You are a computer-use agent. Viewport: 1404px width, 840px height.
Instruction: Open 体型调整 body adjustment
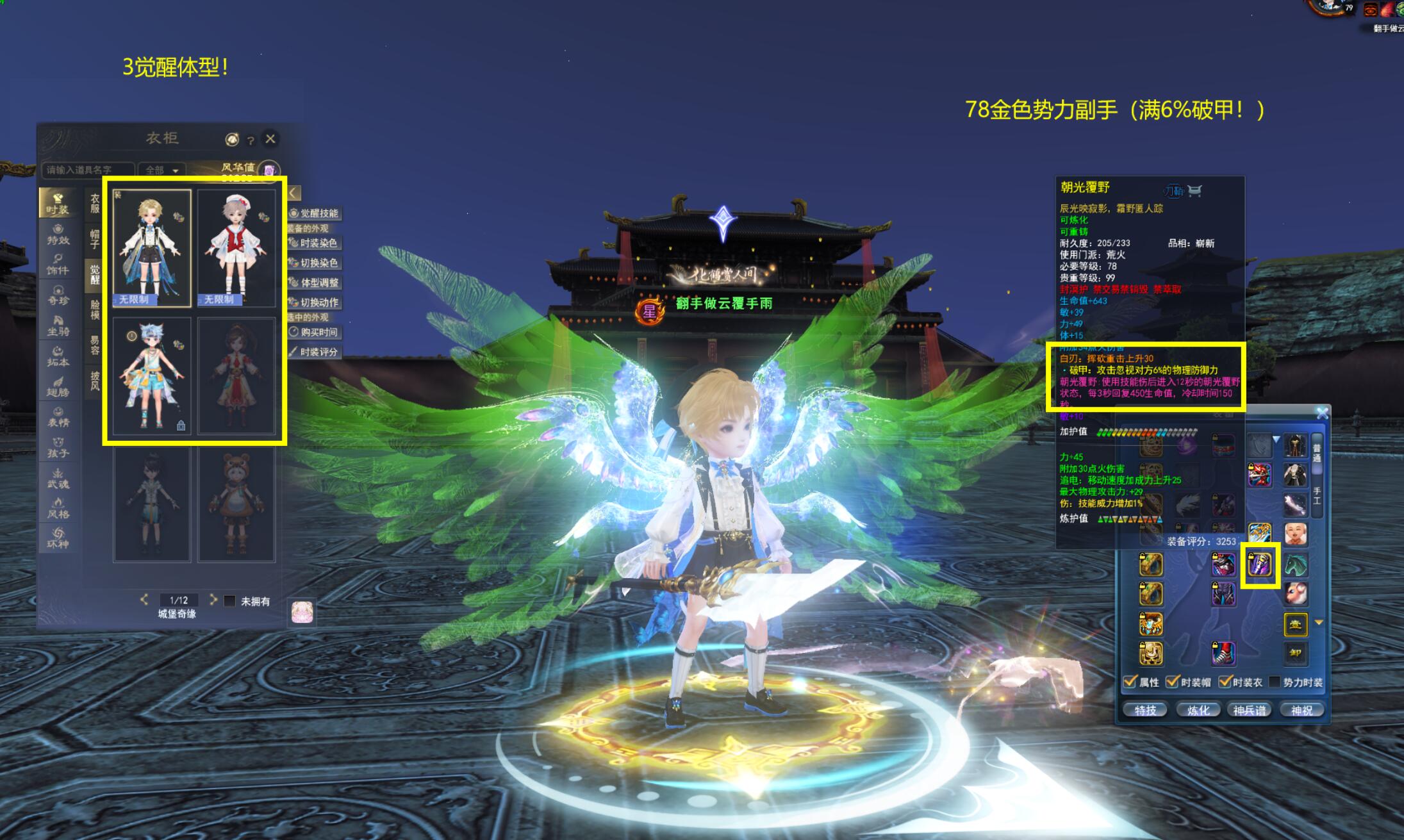pyautogui.click(x=314, y=283)
